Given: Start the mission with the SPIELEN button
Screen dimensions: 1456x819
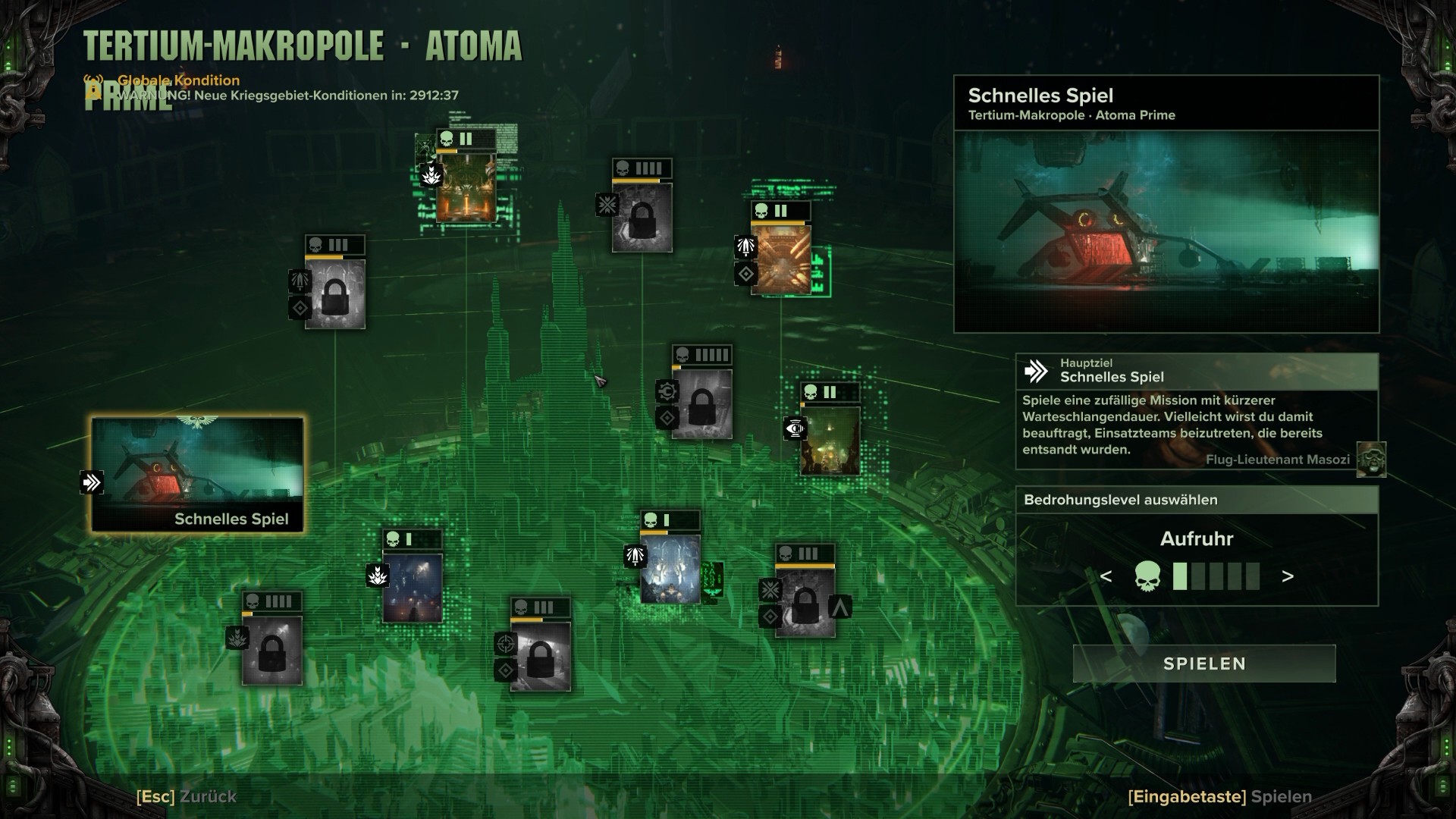Looking at the screenshot, I should pyautogui.click(x=1204, y=664).
